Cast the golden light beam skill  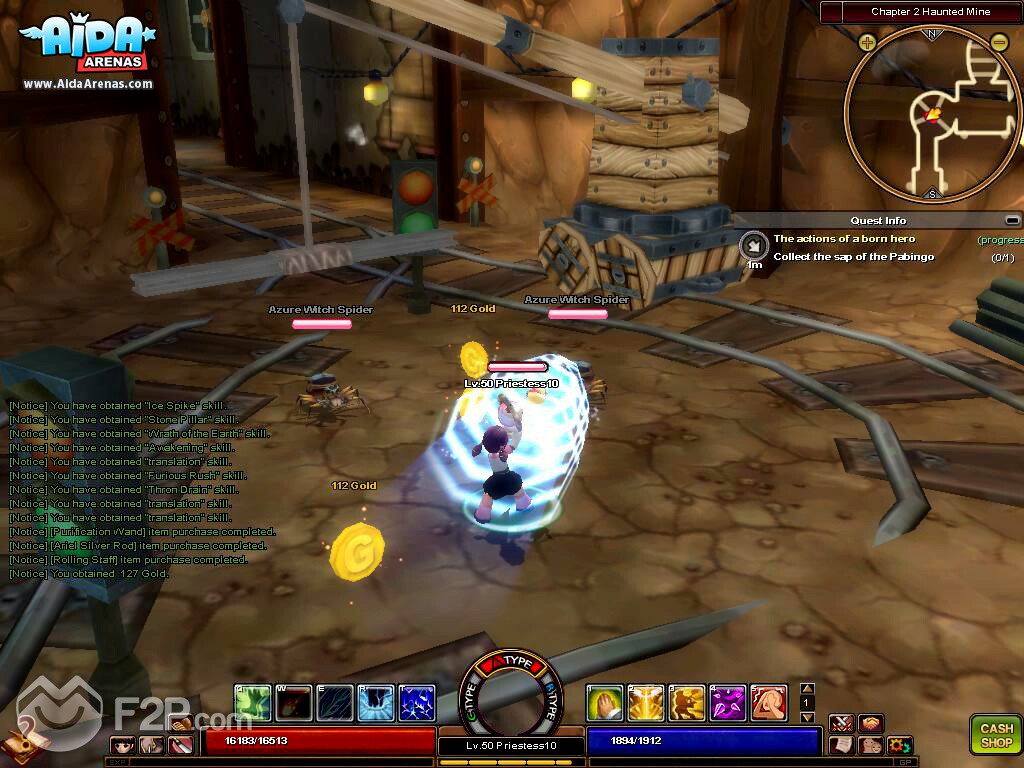pos(646,703)
